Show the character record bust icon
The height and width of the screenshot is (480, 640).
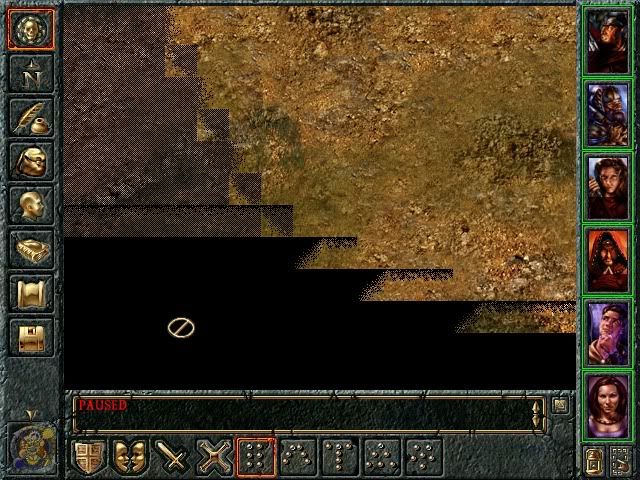tap(31, 205)
